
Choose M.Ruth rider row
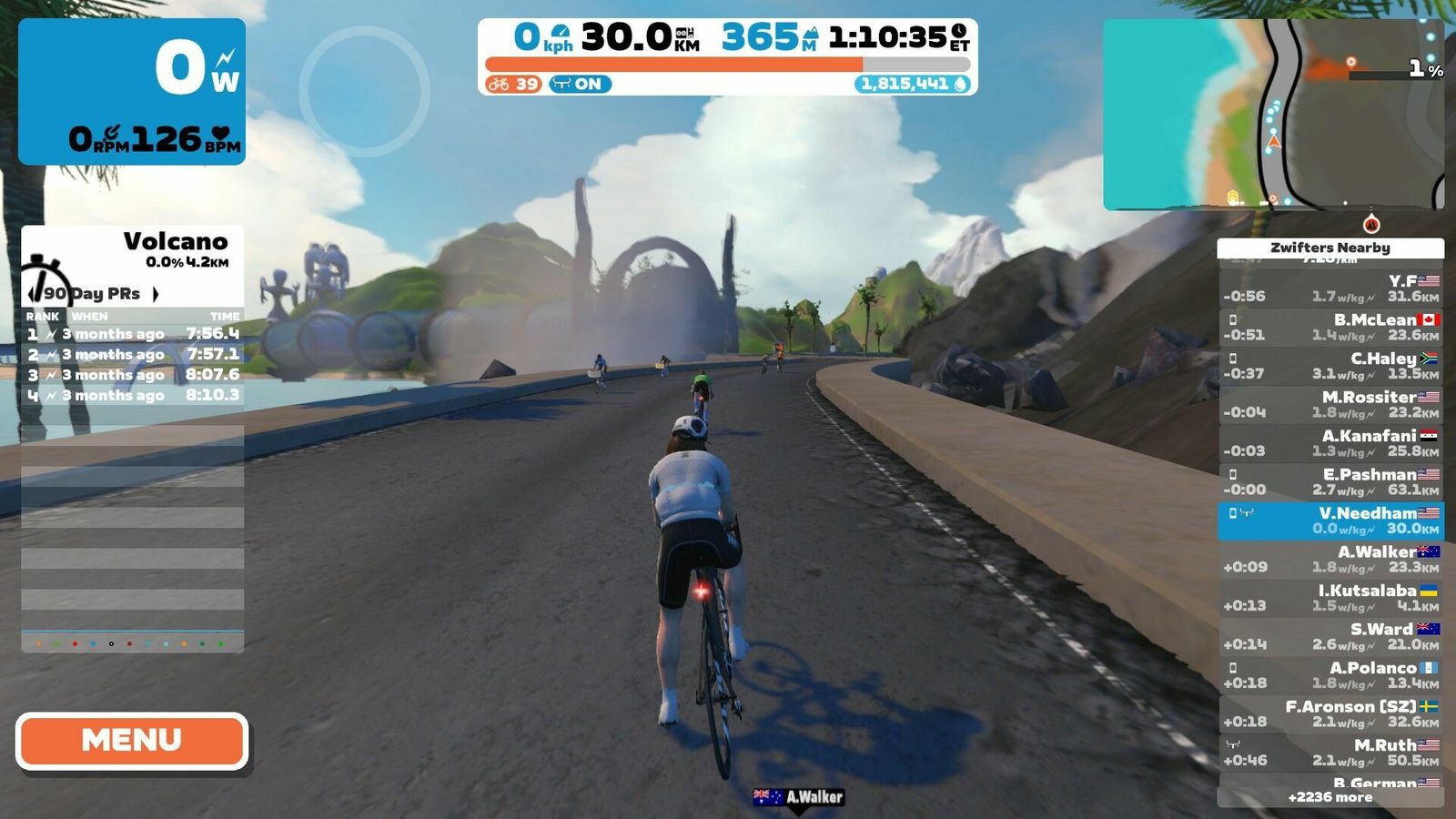[1330, 753]
